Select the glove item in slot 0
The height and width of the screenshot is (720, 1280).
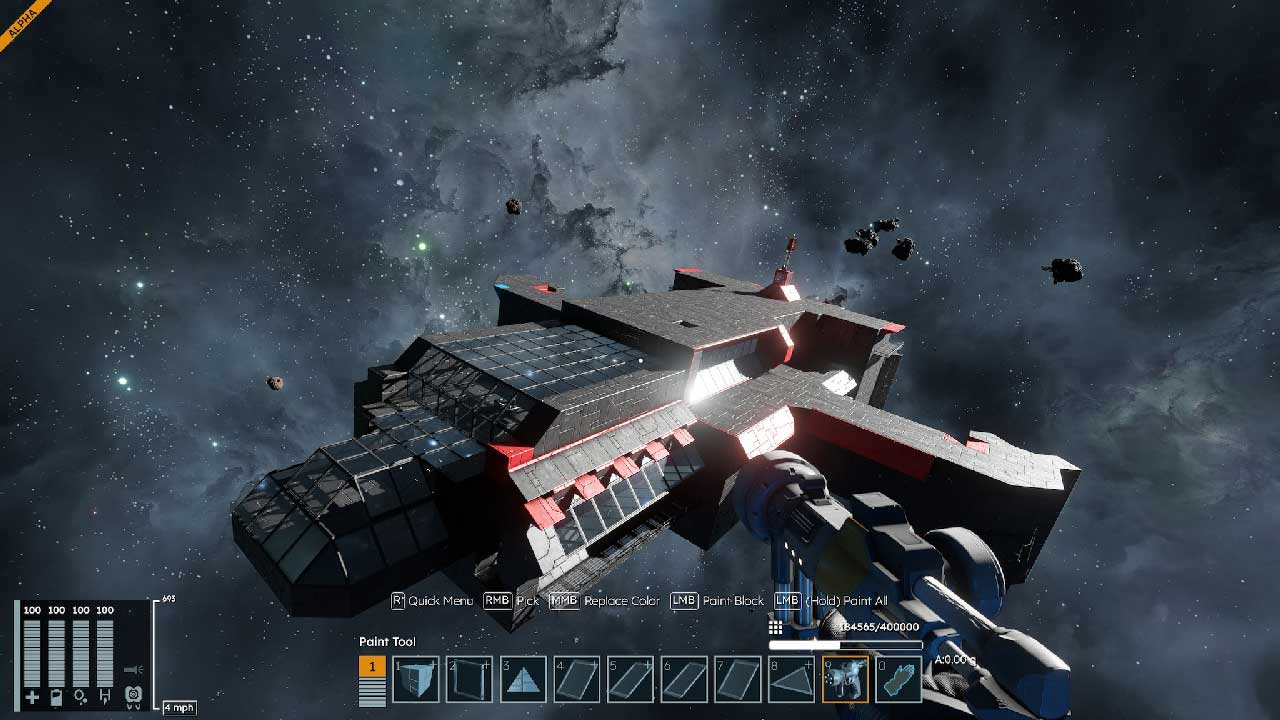tap(898, 680)
